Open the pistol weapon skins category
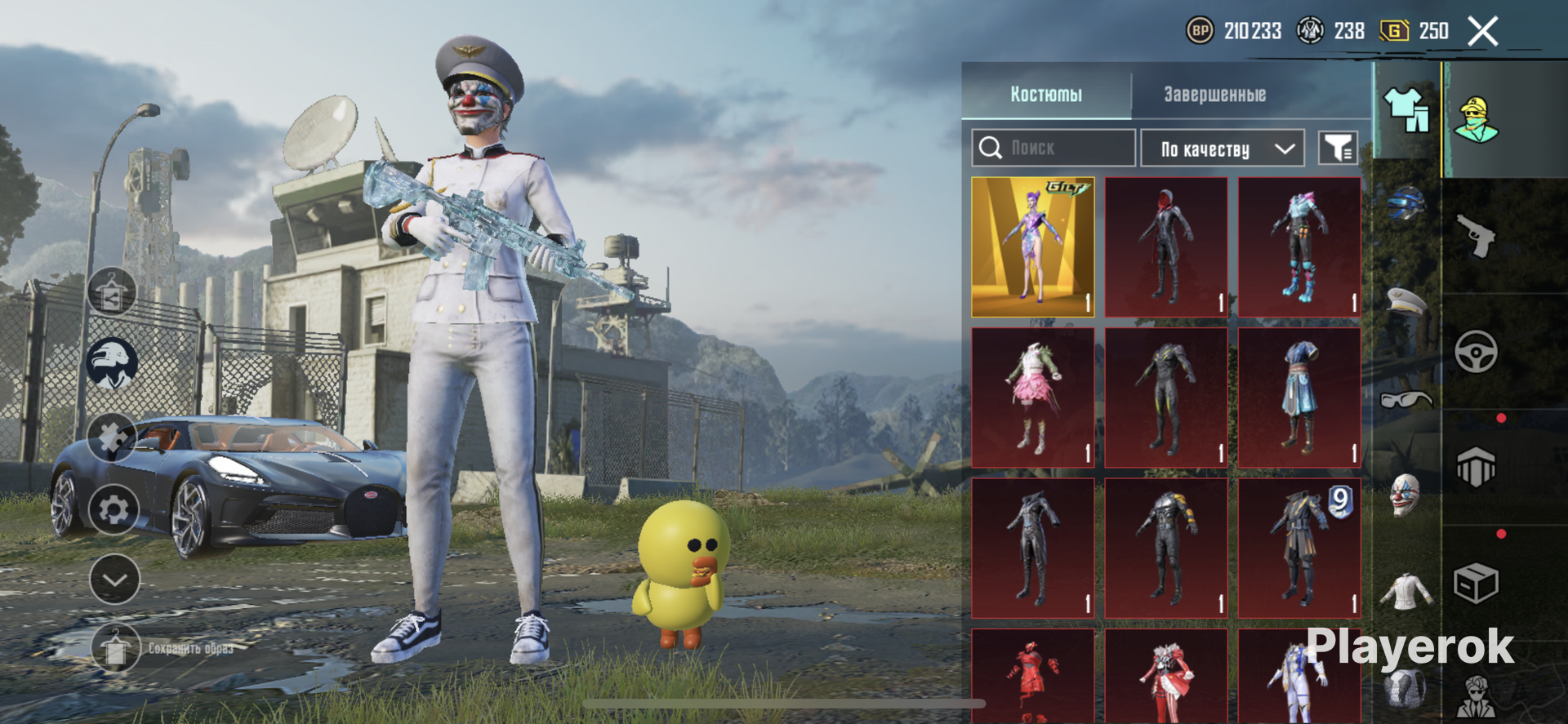 click(x=1476, y=236)
